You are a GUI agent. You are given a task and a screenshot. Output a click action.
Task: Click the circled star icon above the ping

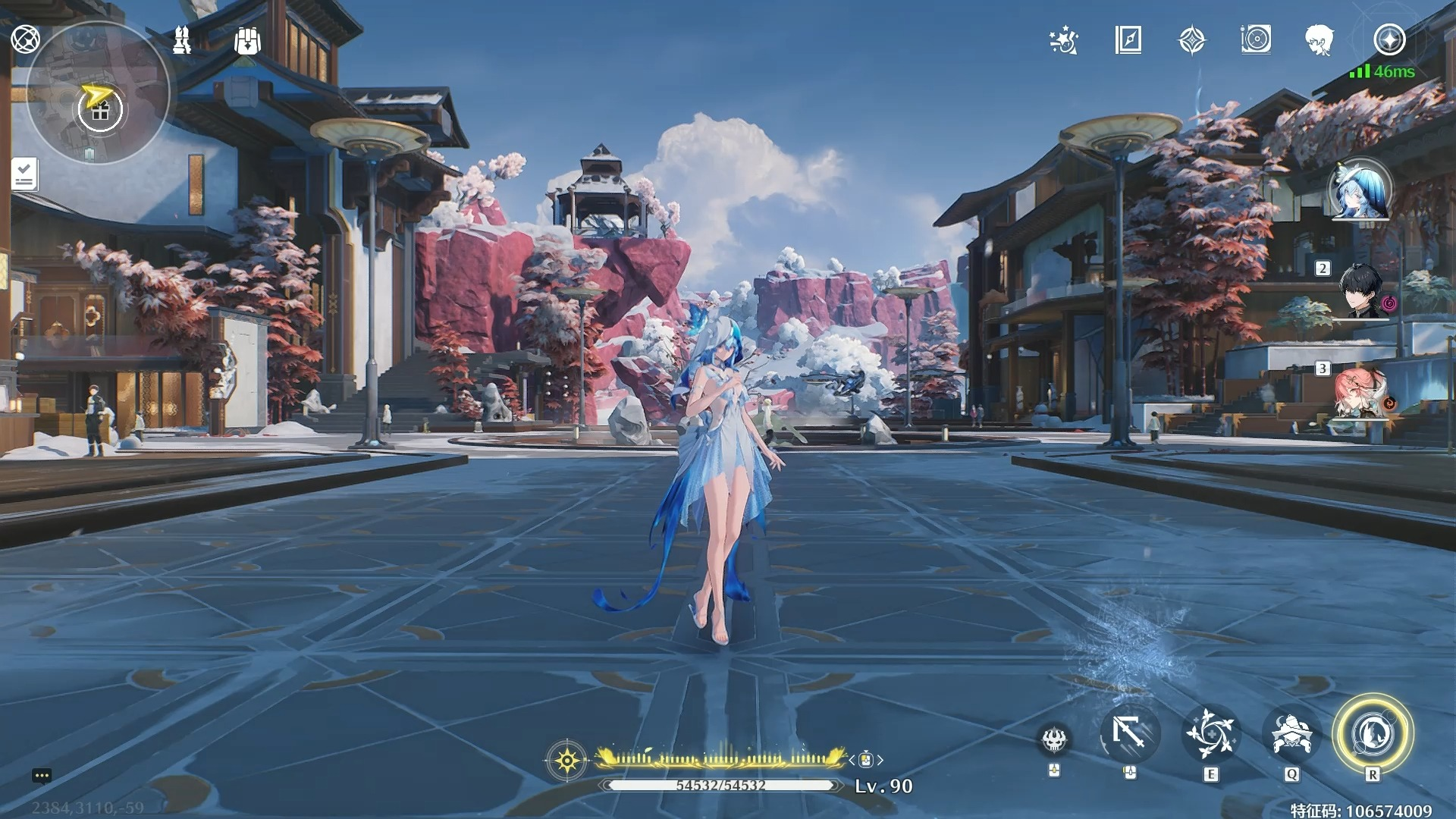click(1389, 39)
